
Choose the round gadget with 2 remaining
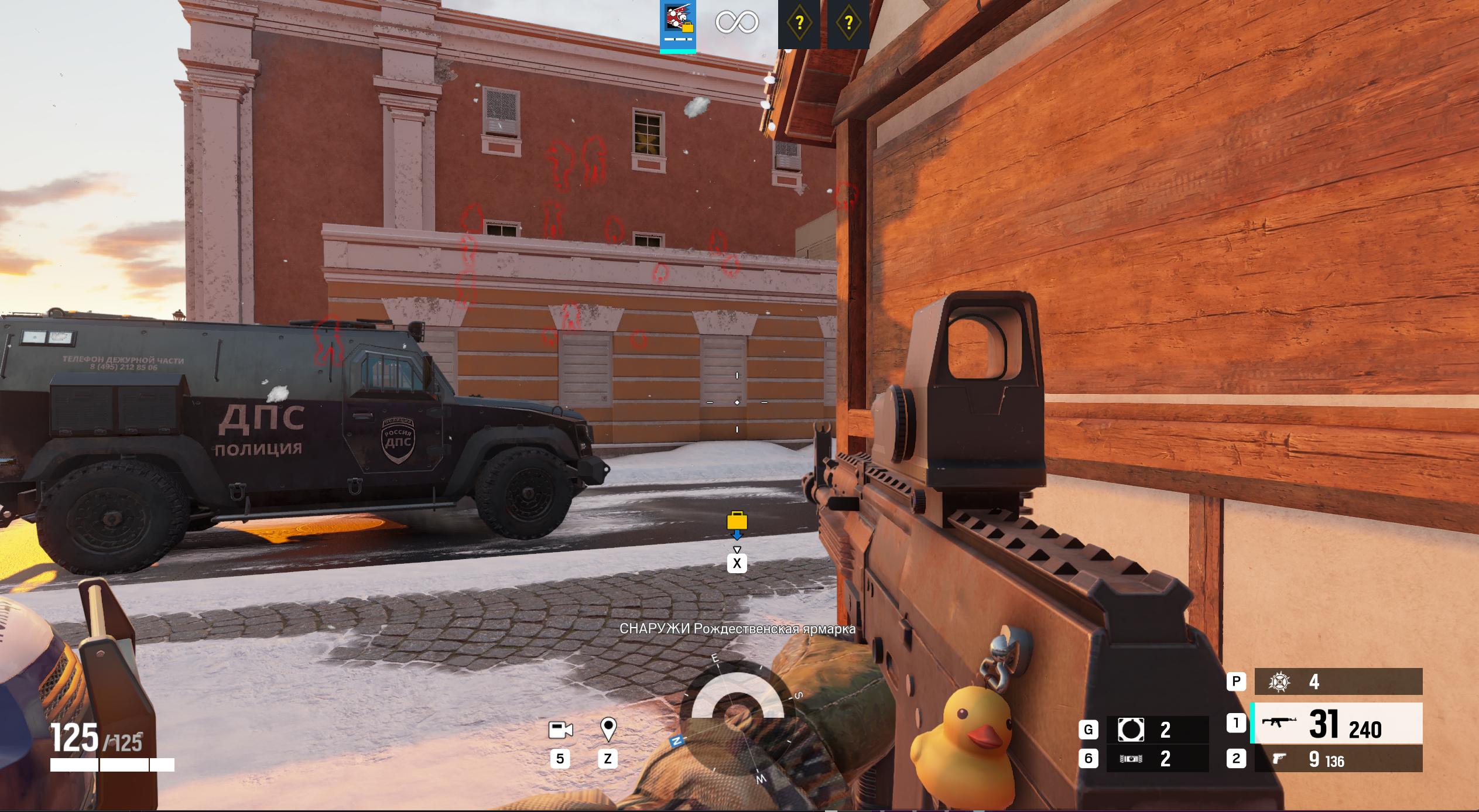click(x=1156, y=730)
